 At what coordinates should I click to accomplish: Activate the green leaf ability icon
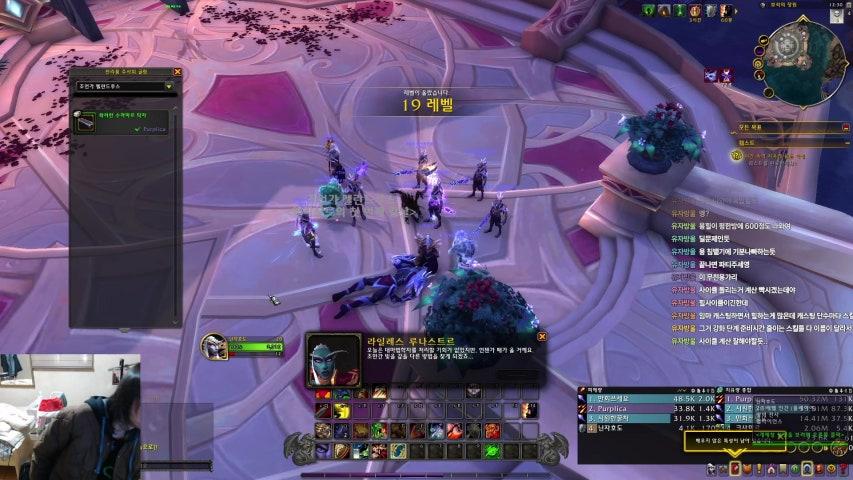381,430
